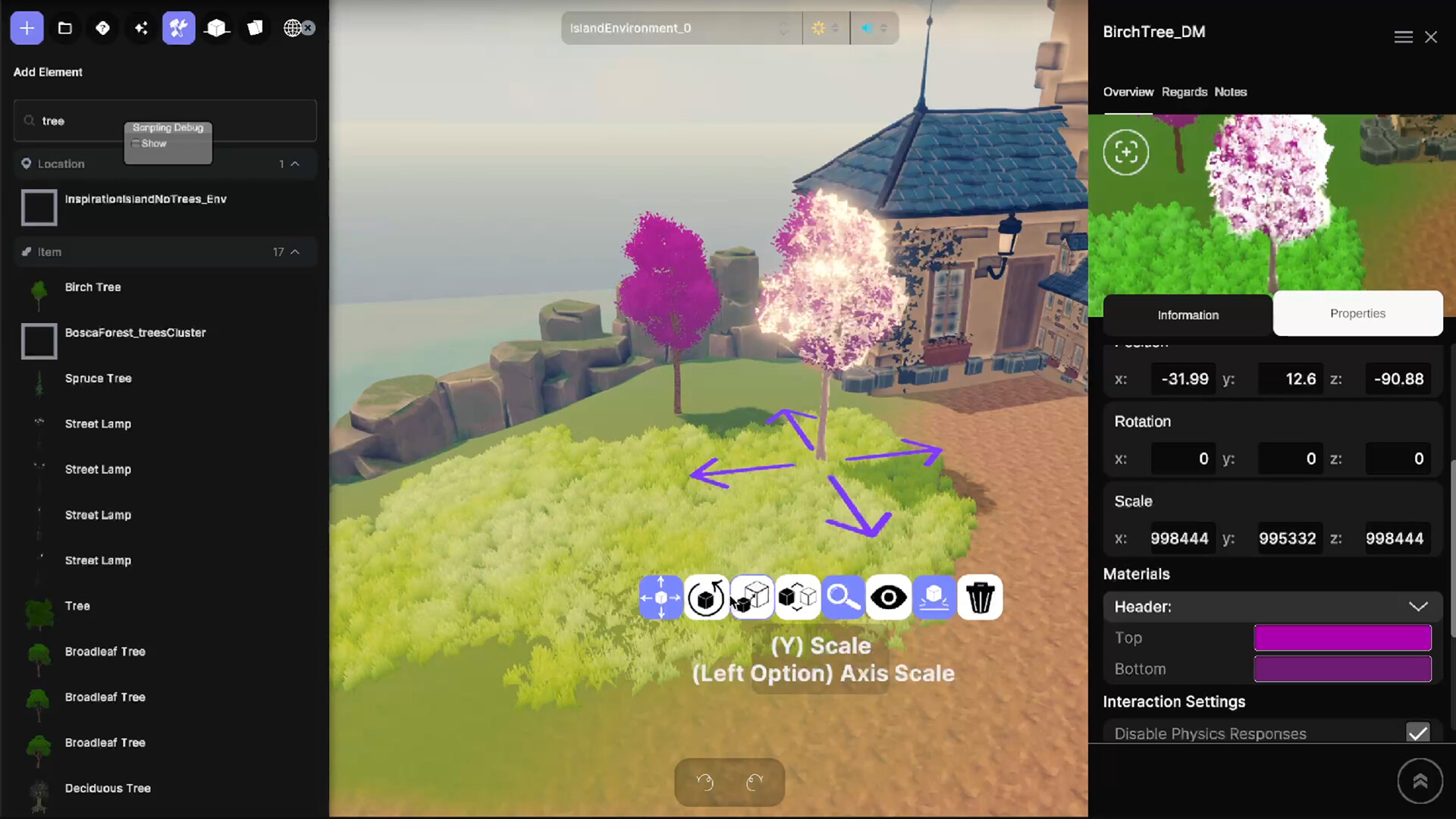Open the Notes tab for BirchTree_DM
The width and height of the screenshot is (1456, 819).
pyautogui.click(x=1230, y=92)
